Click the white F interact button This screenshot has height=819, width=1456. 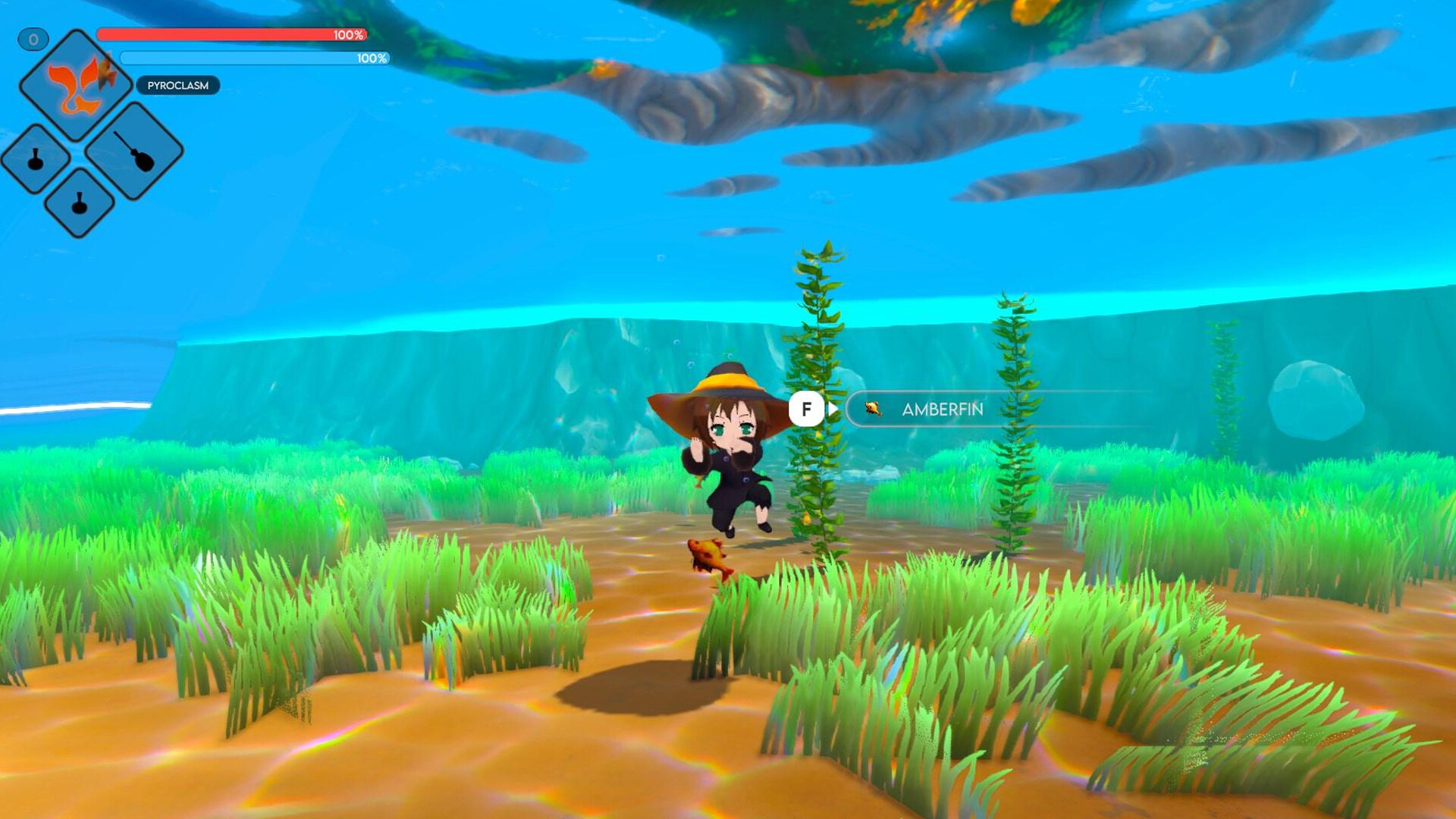(806, 408)
